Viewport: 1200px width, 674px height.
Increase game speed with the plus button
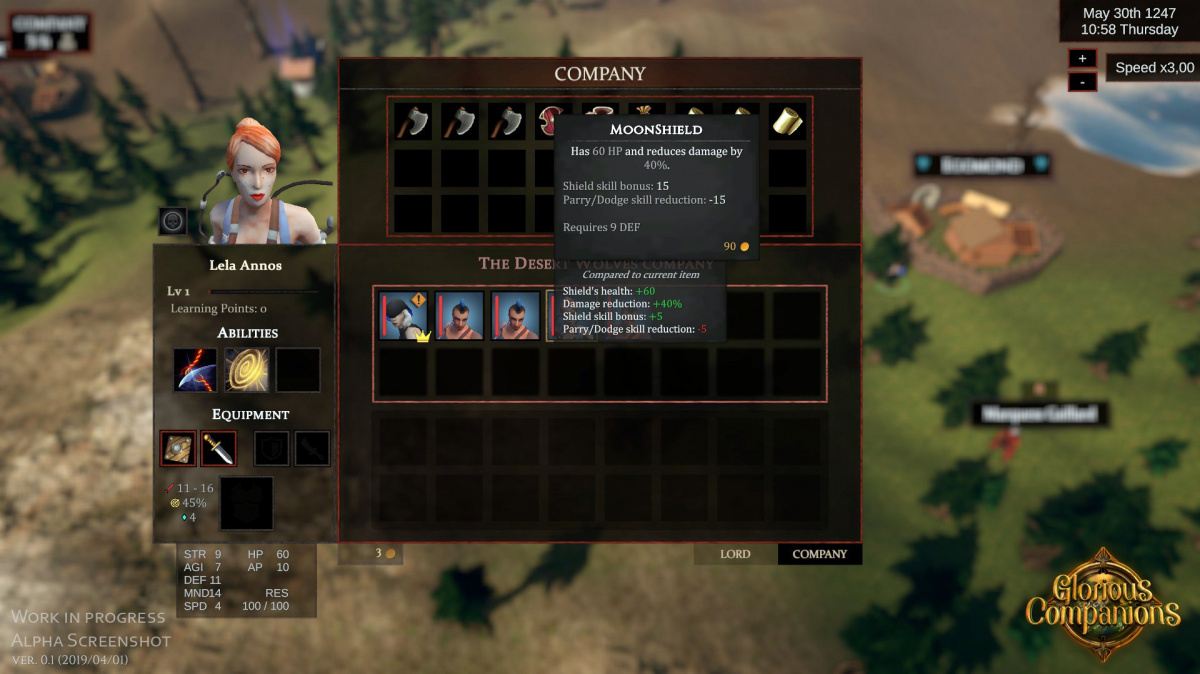pos(1082,58)
